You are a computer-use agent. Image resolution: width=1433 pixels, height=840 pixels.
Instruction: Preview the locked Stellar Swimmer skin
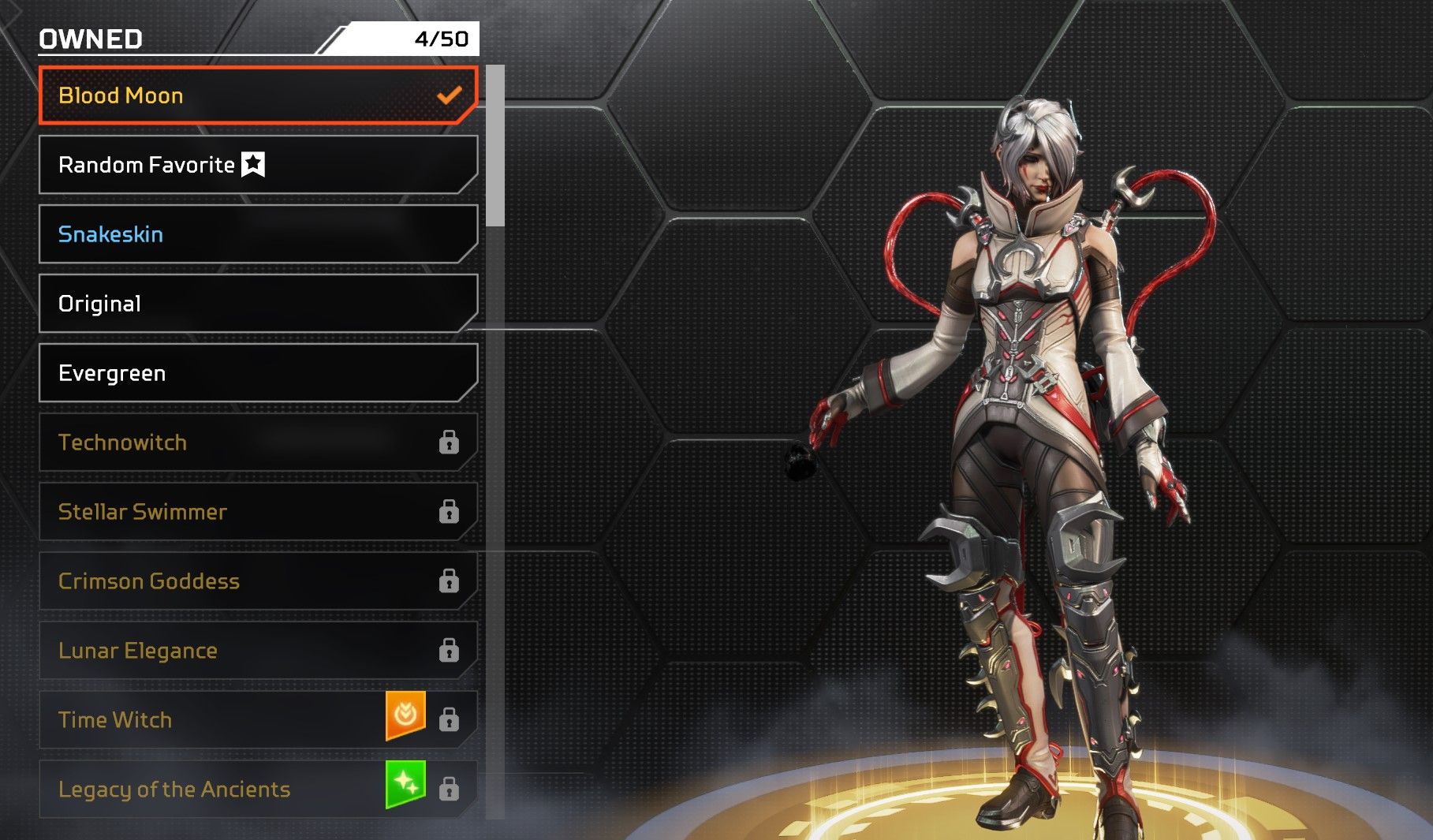257,512
